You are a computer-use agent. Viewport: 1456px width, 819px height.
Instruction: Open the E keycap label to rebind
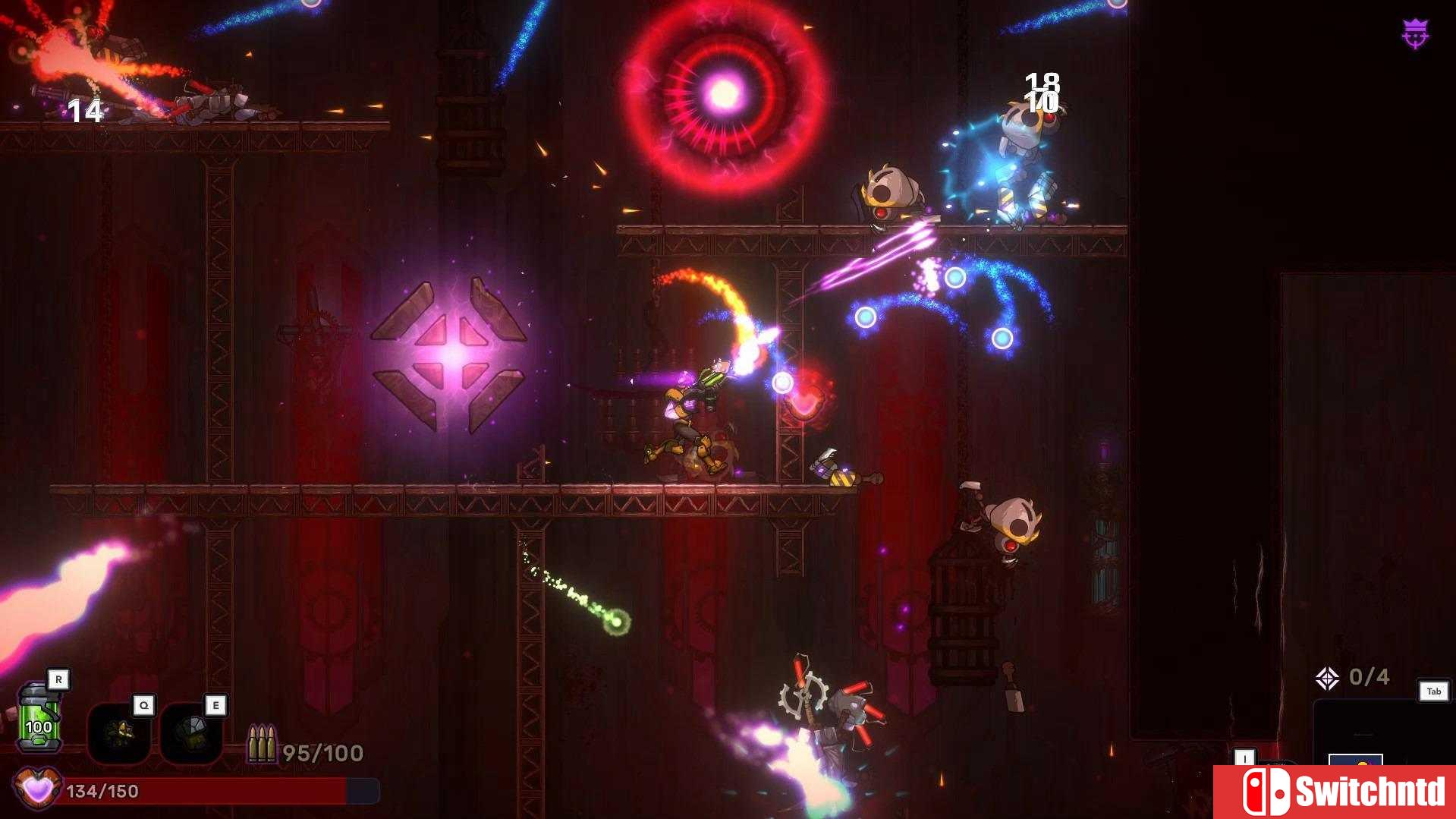point(215,705)
